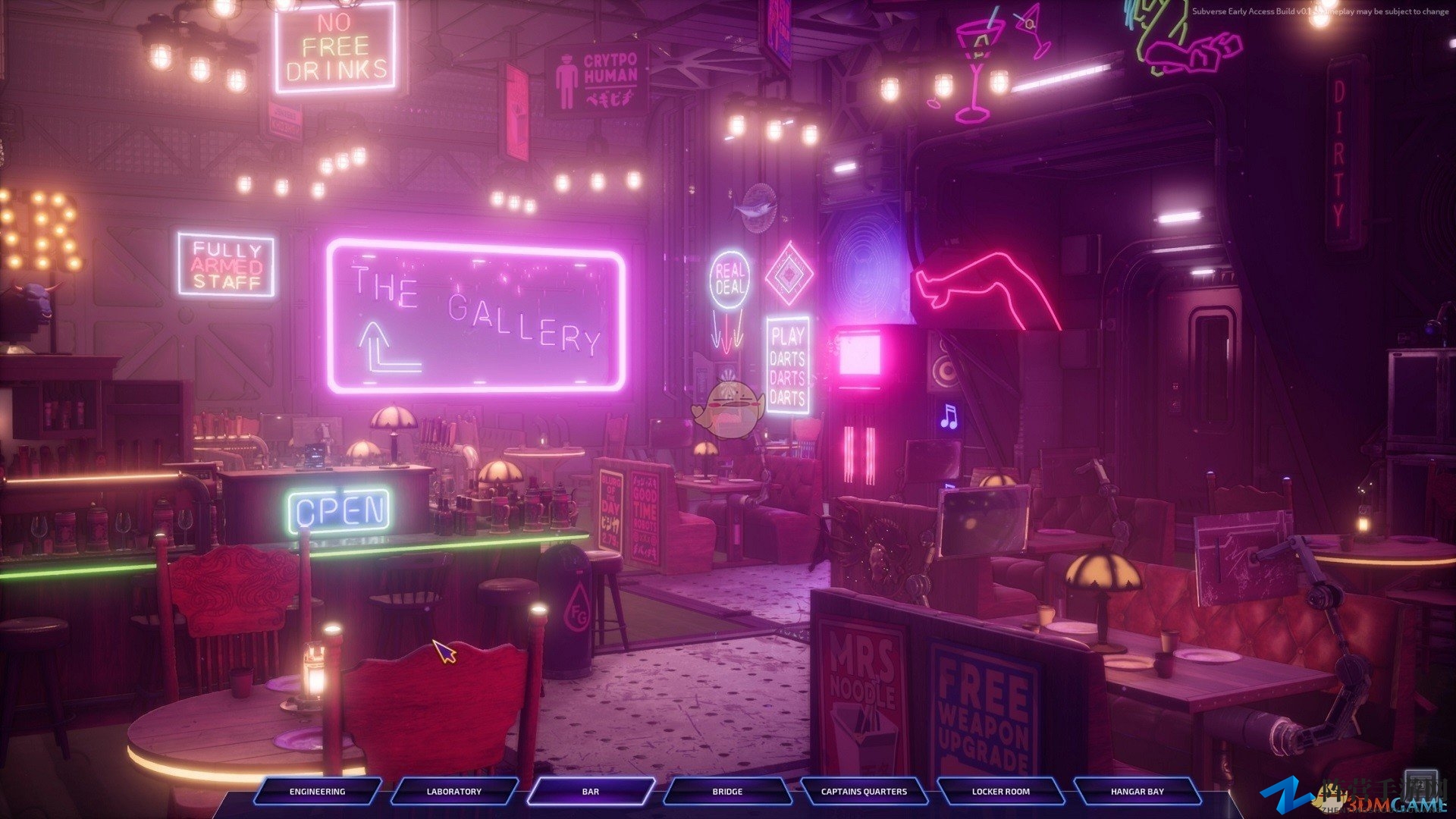Enter the Captains Quarters

[x=864, y=791]
